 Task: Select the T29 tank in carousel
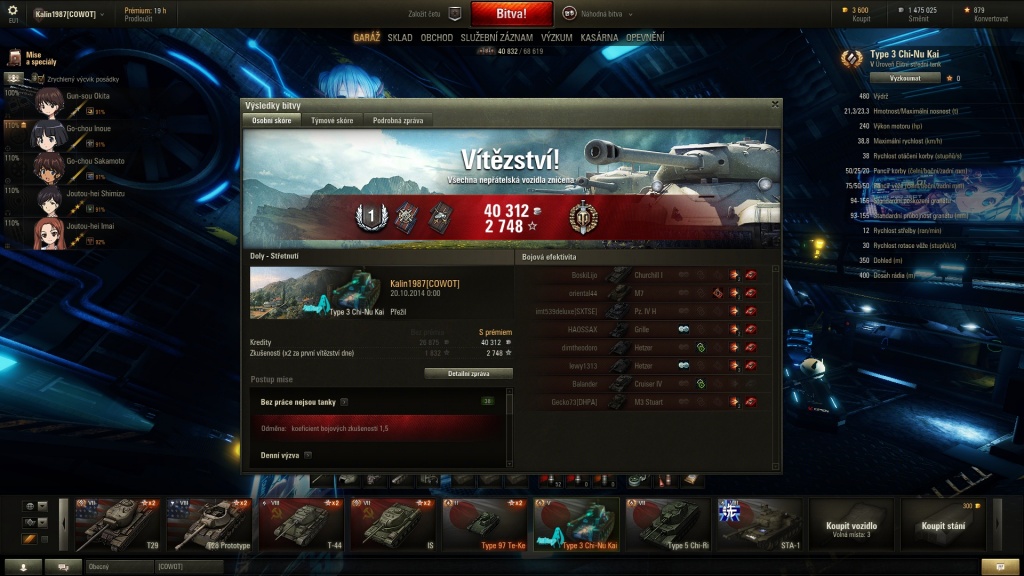[x=117, y=524]
